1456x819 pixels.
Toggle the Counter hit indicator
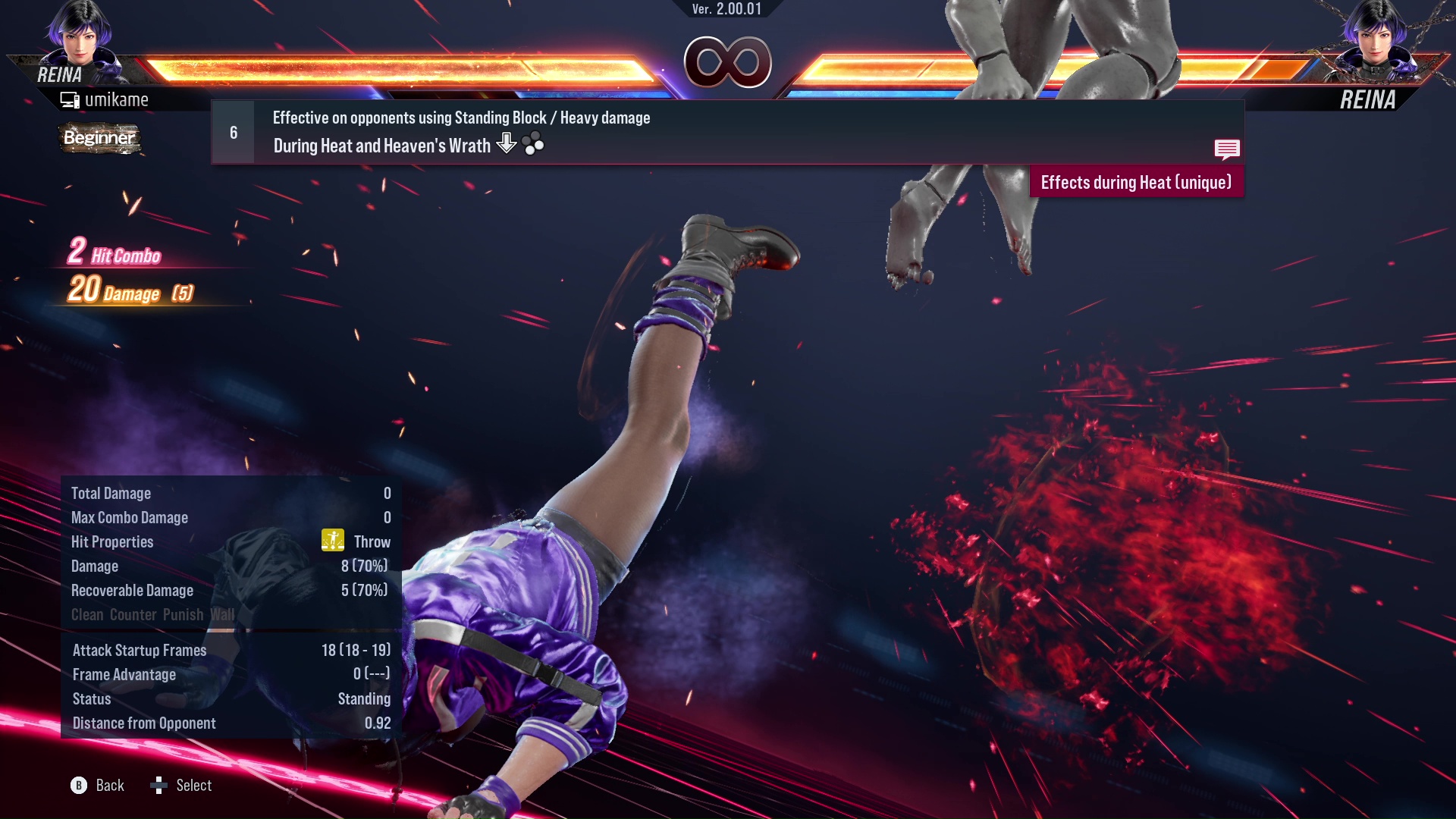[x=133, y=614]
